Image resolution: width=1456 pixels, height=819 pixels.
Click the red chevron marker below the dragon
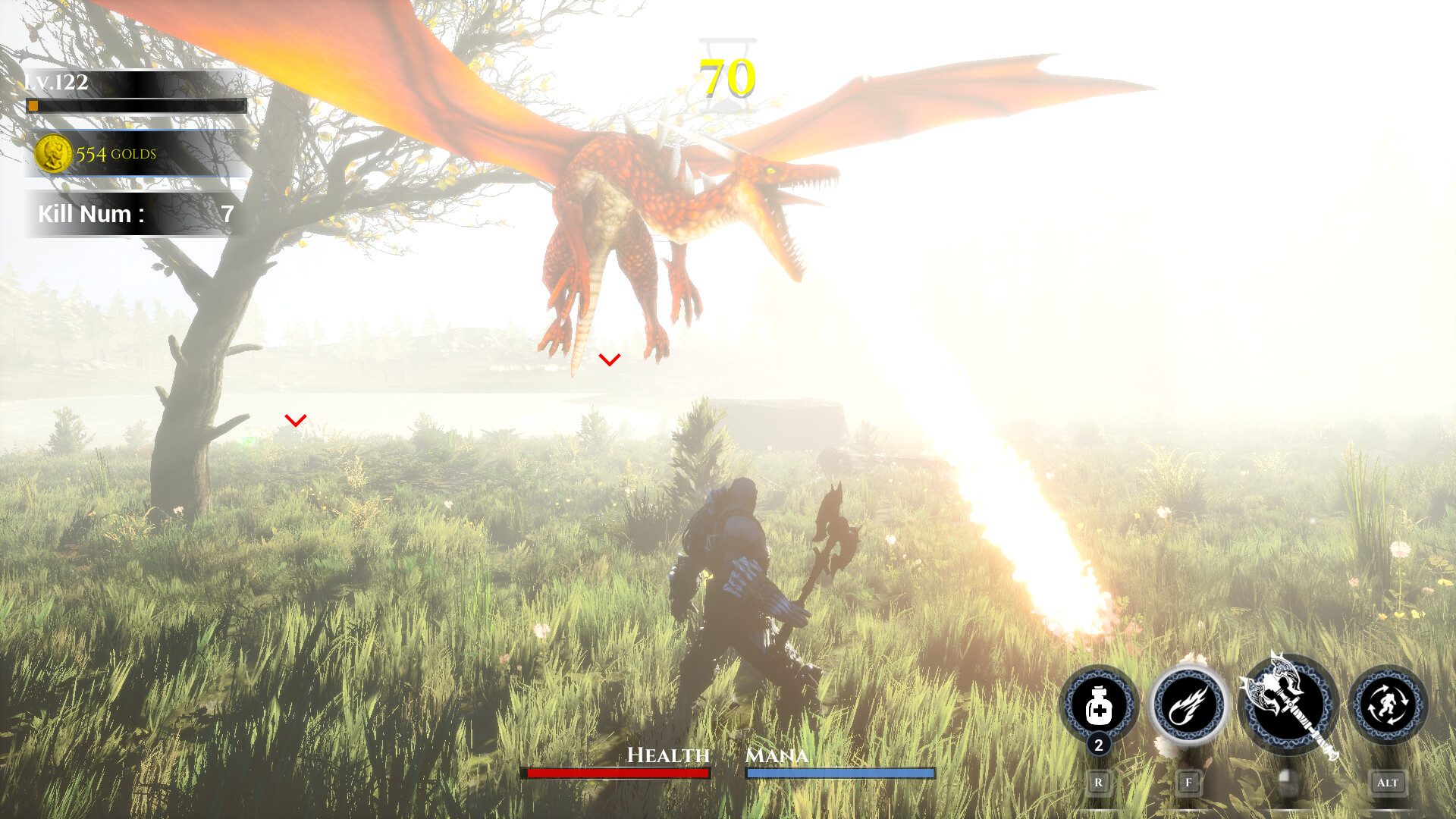tap(608, 358)
